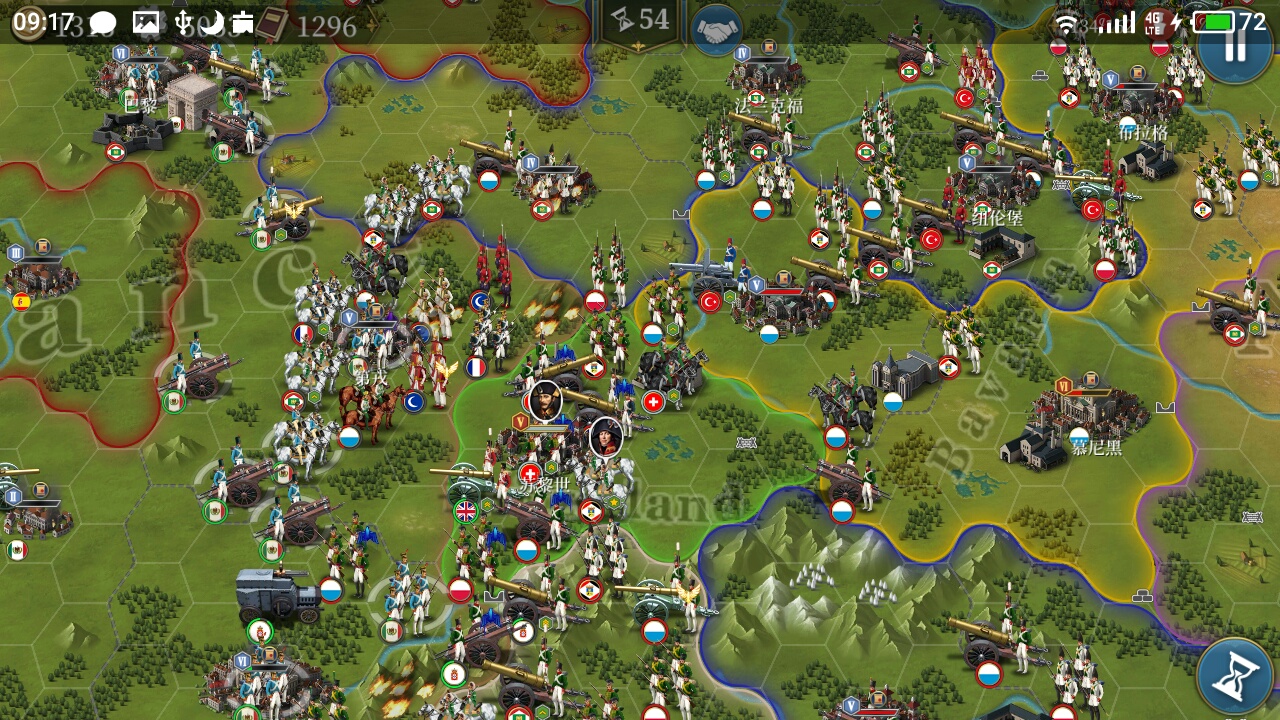Tap the gold level V banner above Zurich
The width and height of the screenshot is (1280, 720).
tap(521, 422)
